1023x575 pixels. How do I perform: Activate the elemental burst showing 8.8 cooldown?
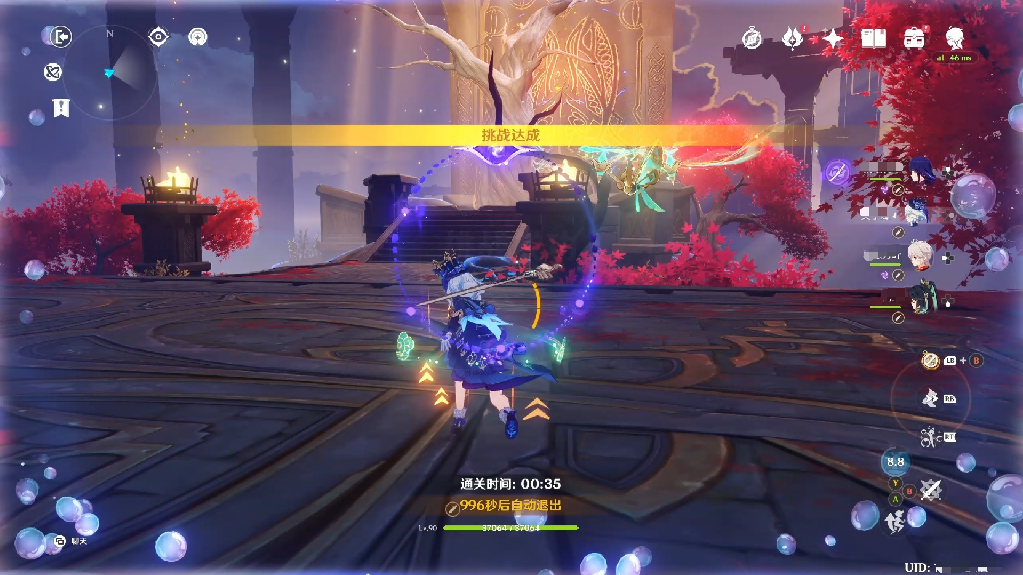pyautogui.click(x=895, y=462)
